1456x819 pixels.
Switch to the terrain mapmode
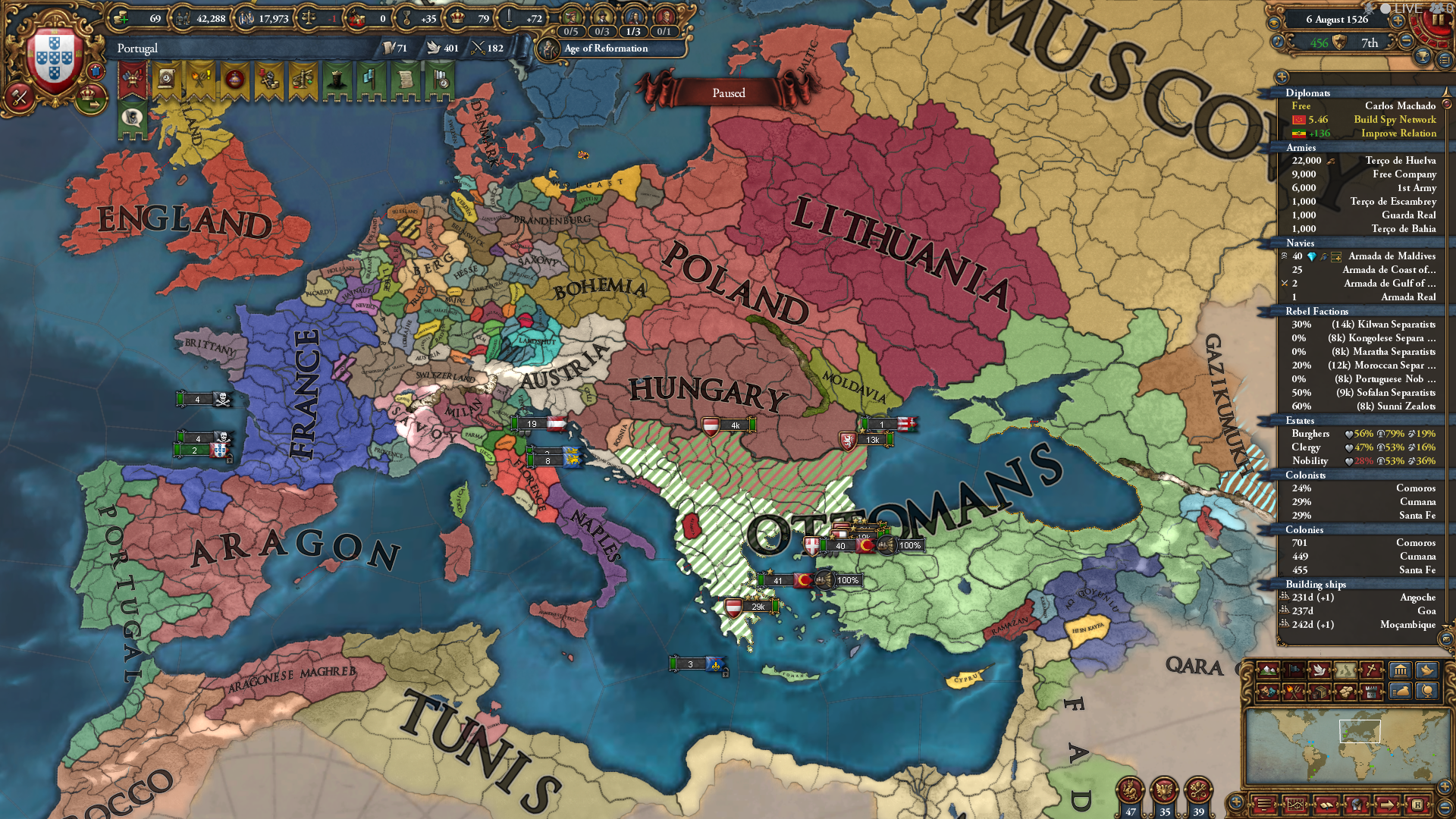pos(1268,670)
